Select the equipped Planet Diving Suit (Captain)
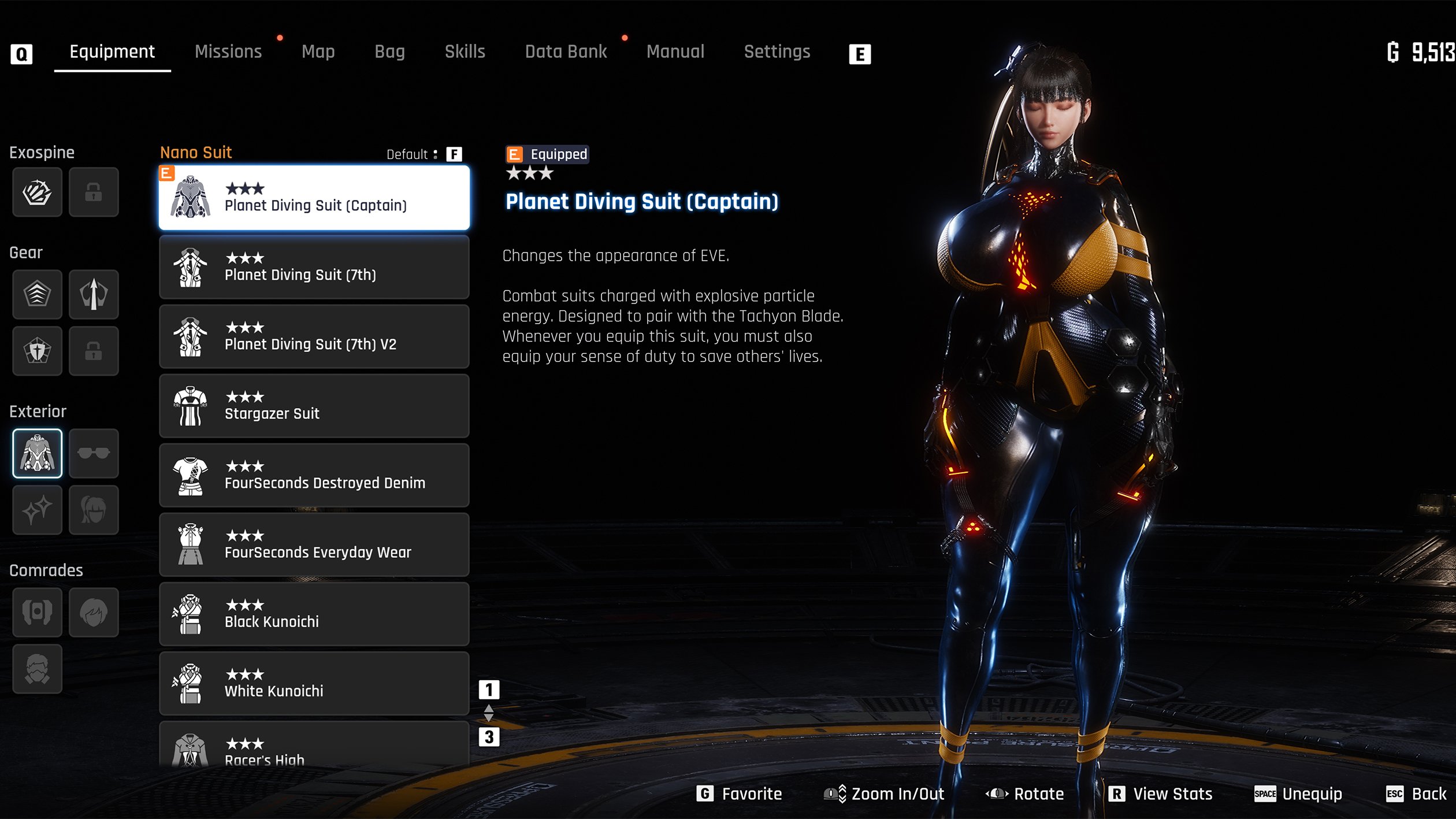The height and width of the screenshot is (819, 1456). [x=314, y=198]
